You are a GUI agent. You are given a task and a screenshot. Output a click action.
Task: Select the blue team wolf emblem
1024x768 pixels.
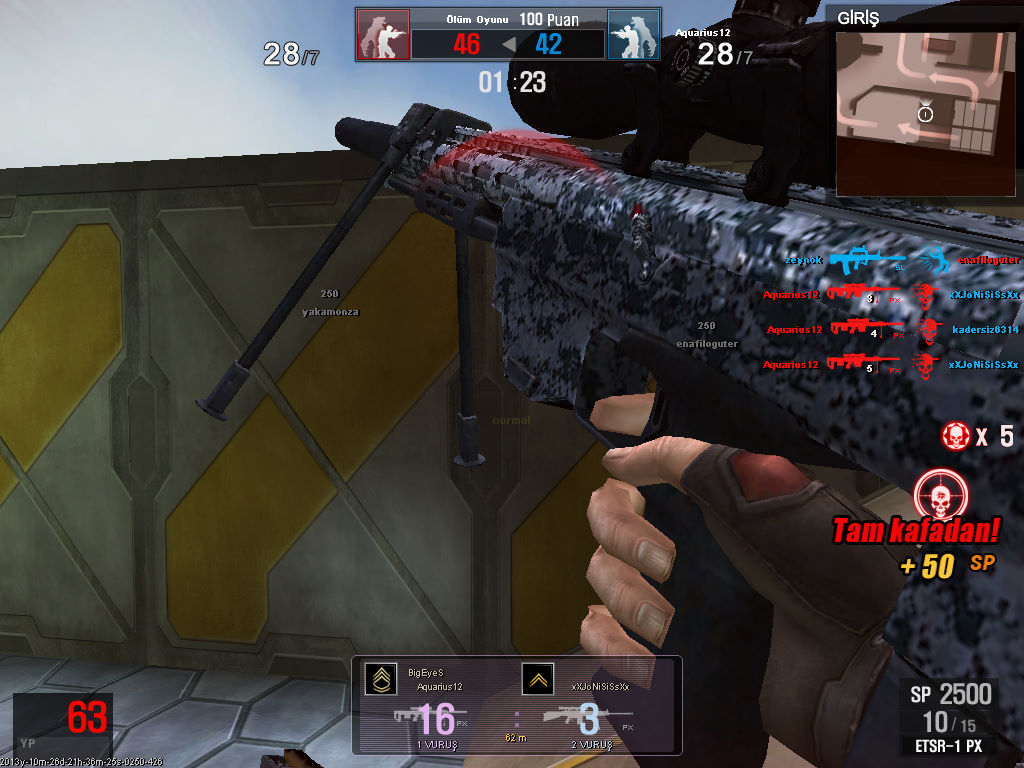coord(633,35)
